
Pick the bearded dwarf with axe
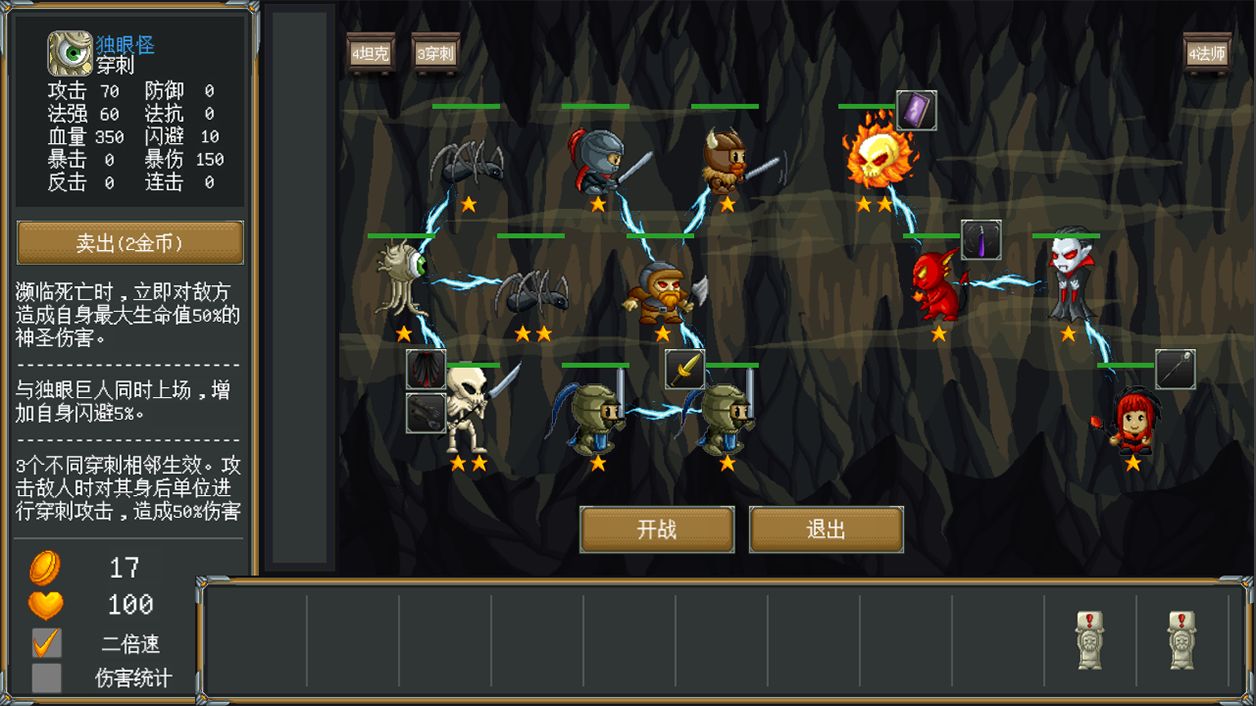tap(662, 292)
